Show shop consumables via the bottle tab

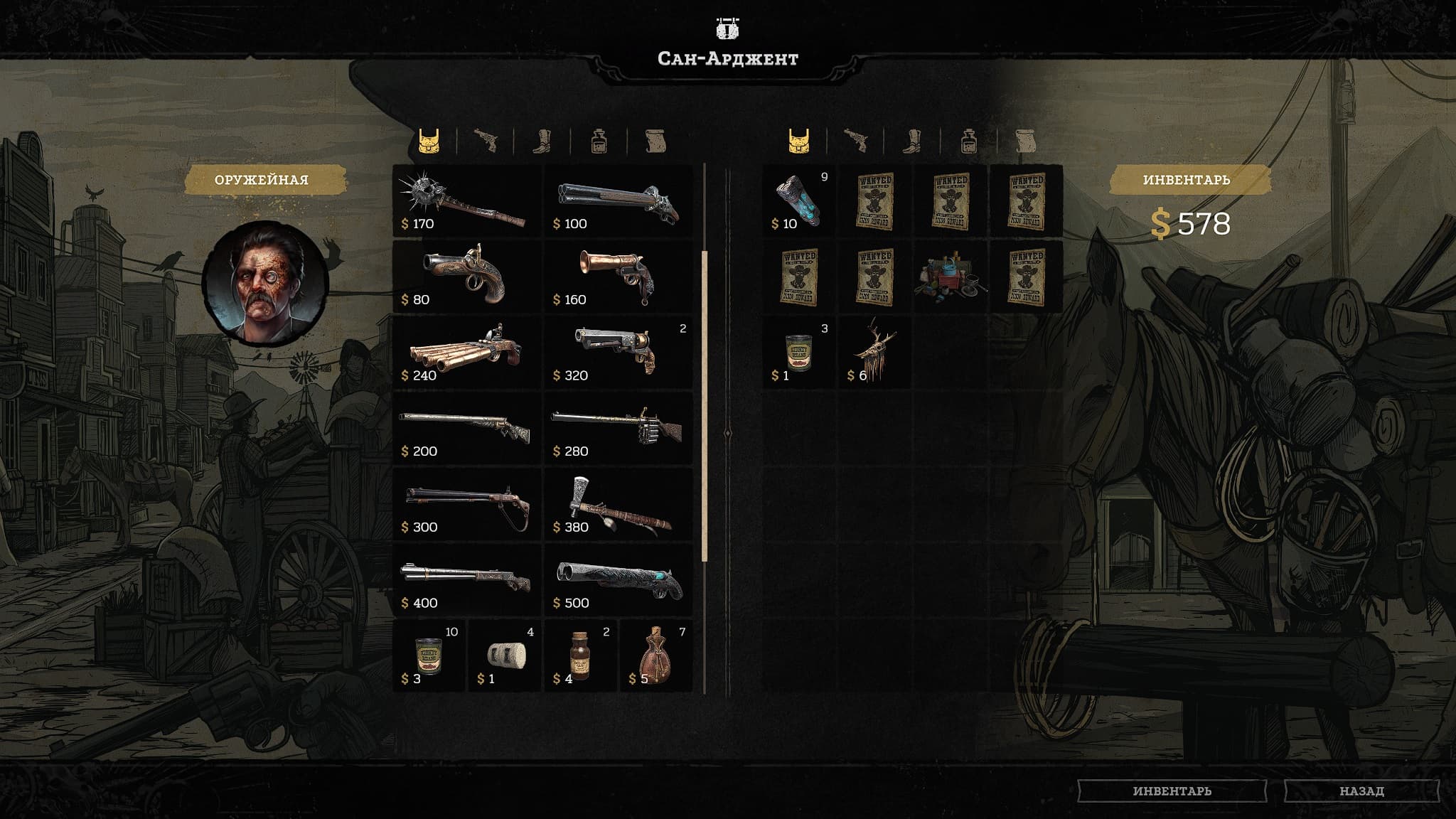click(x=599, y=141)
